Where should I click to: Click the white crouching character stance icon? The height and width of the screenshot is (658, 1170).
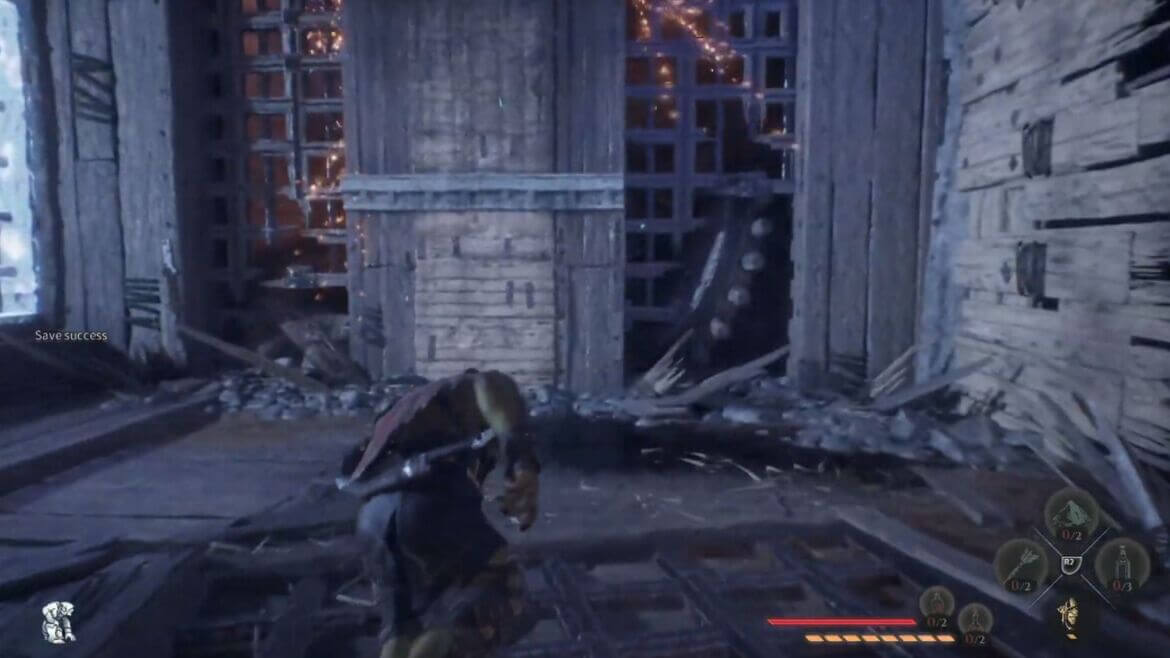click(58, 622)
